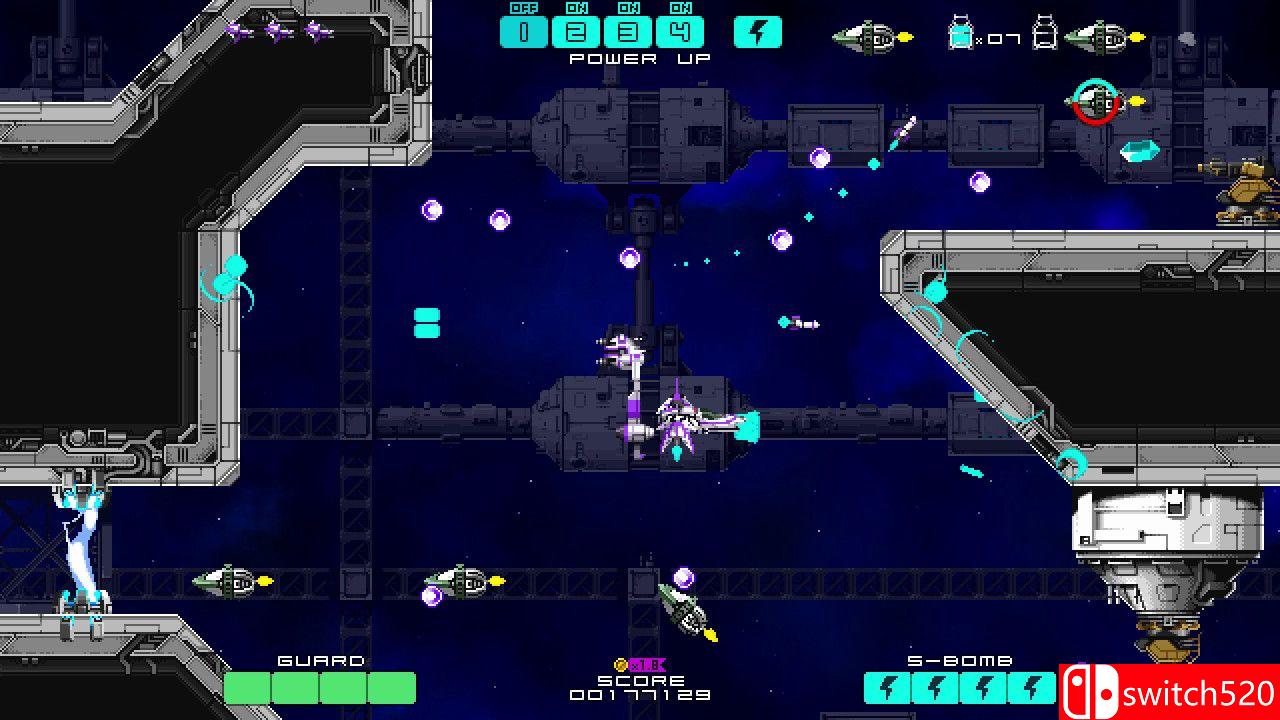Toggle power up slot 4
The image size is (1280, 720).
(680, 32)
